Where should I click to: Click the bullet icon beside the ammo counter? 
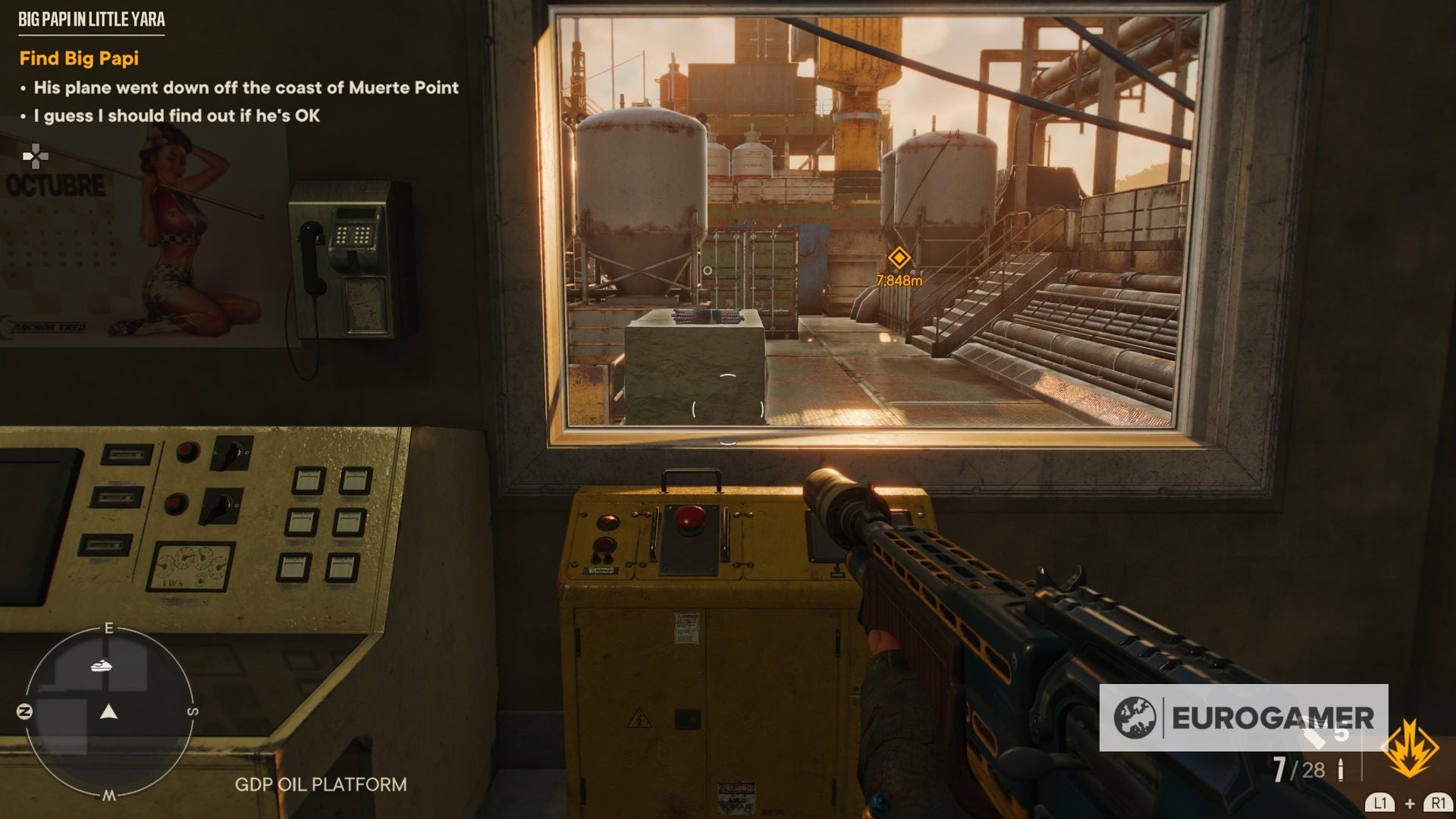click(x=1341, y=769)
